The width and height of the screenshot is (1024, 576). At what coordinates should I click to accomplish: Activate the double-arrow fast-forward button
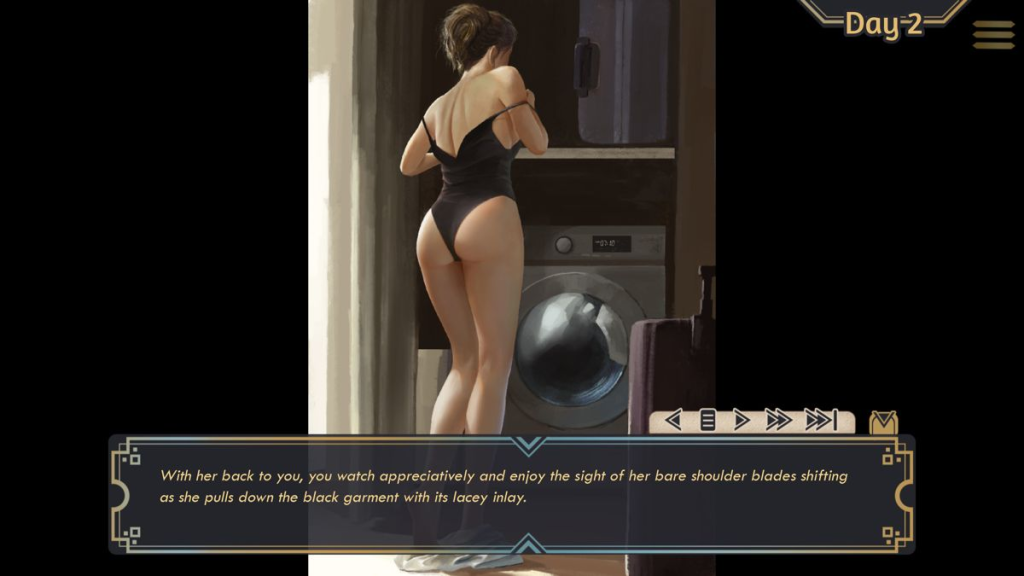coord(778,421)
